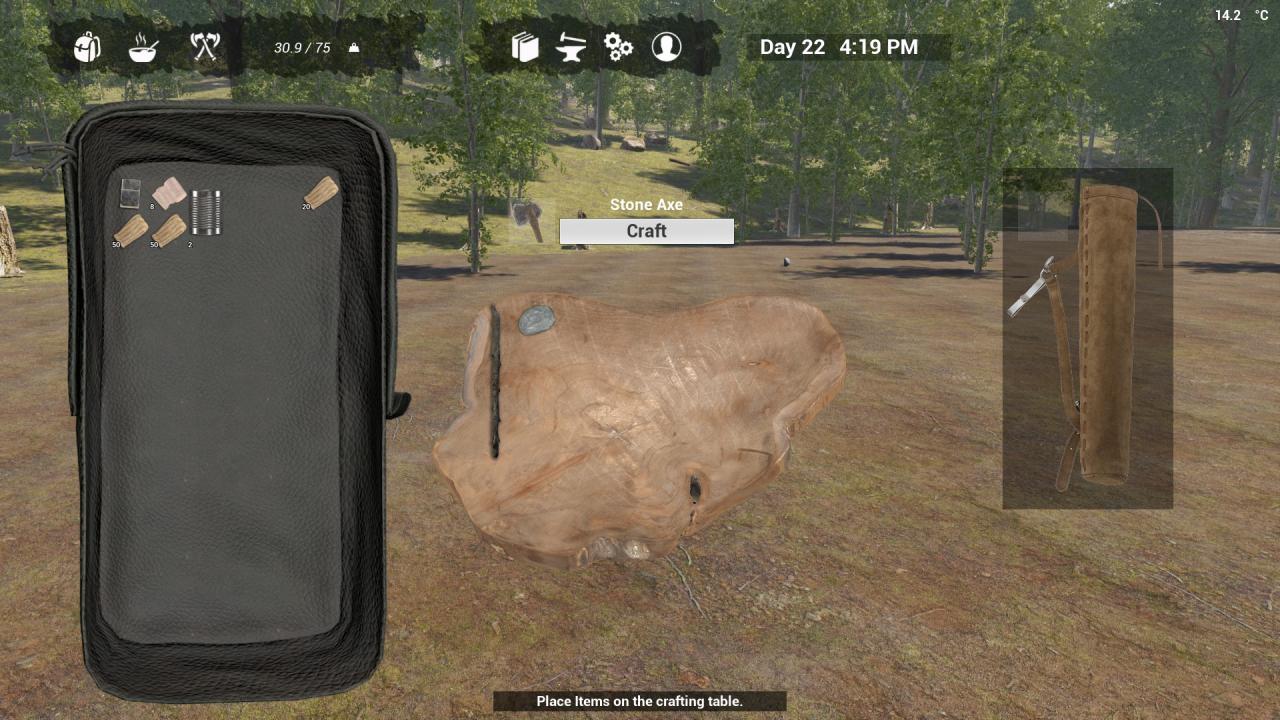The image size is (1280, 720).
Task: Open the backpack inventory
Action: tap(88, 47)
